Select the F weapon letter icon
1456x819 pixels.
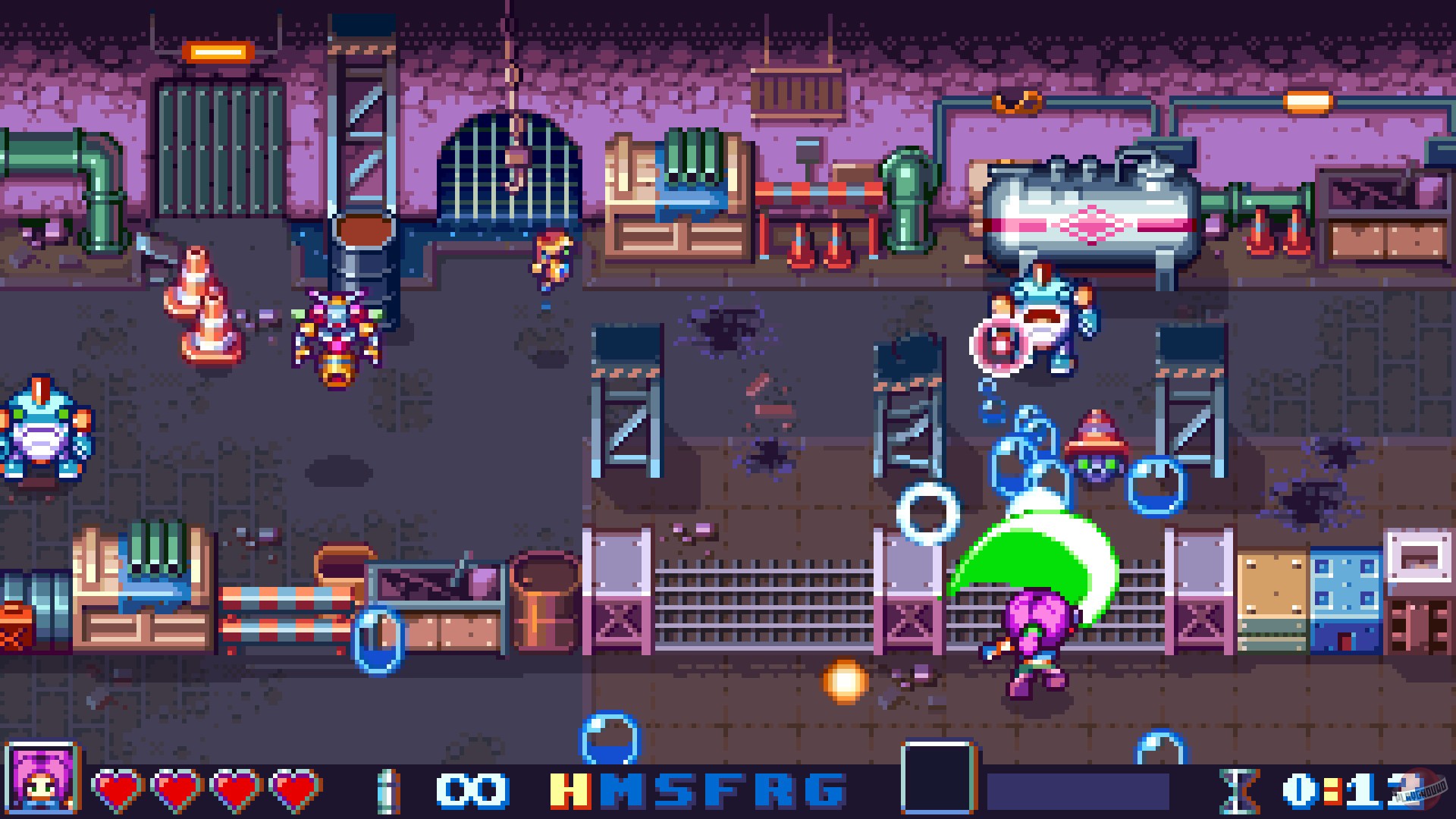point(726,789)
